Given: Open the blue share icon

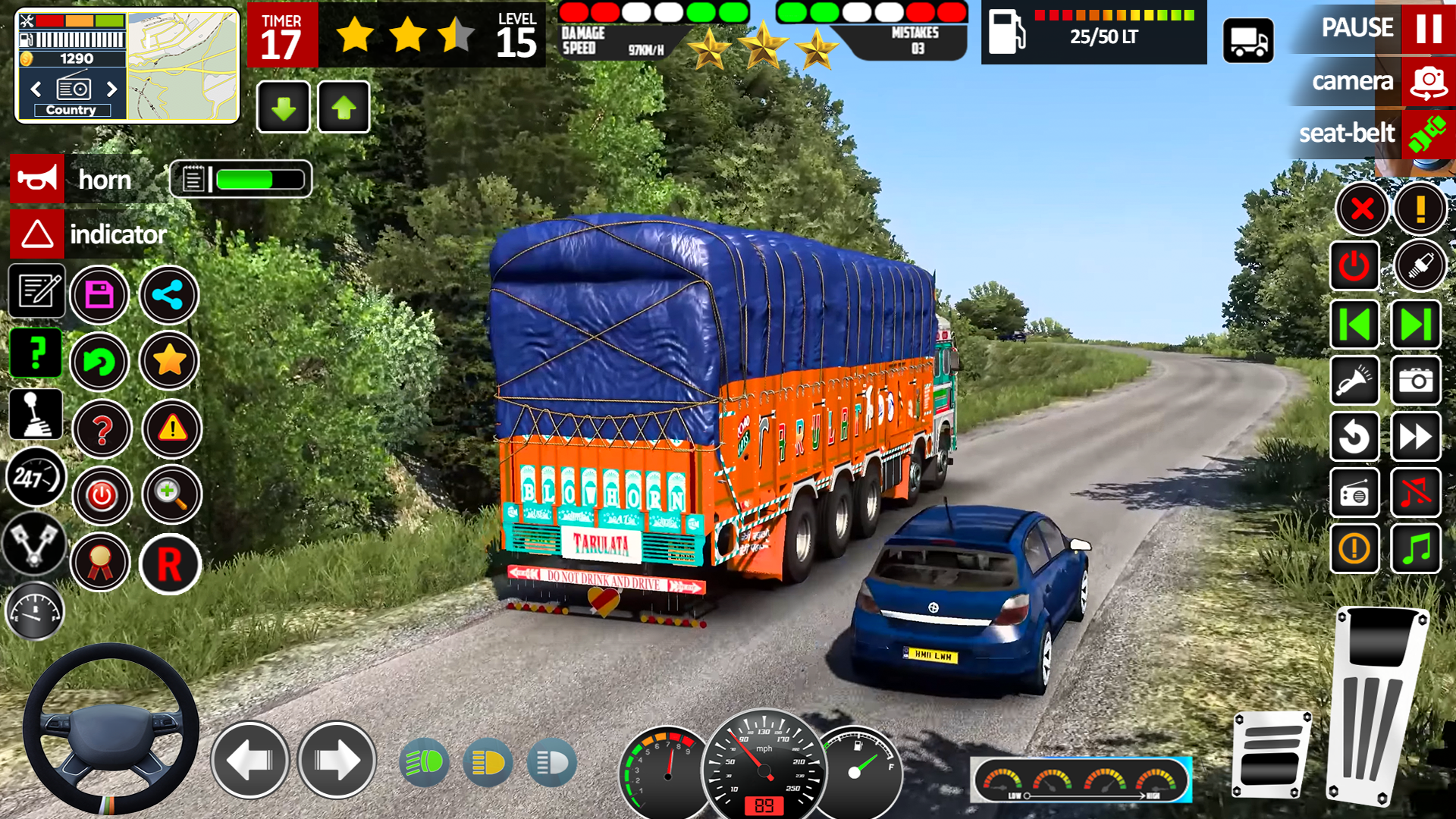Looking at the screenshot, I should pyautogui.click(x=168, y=295).
